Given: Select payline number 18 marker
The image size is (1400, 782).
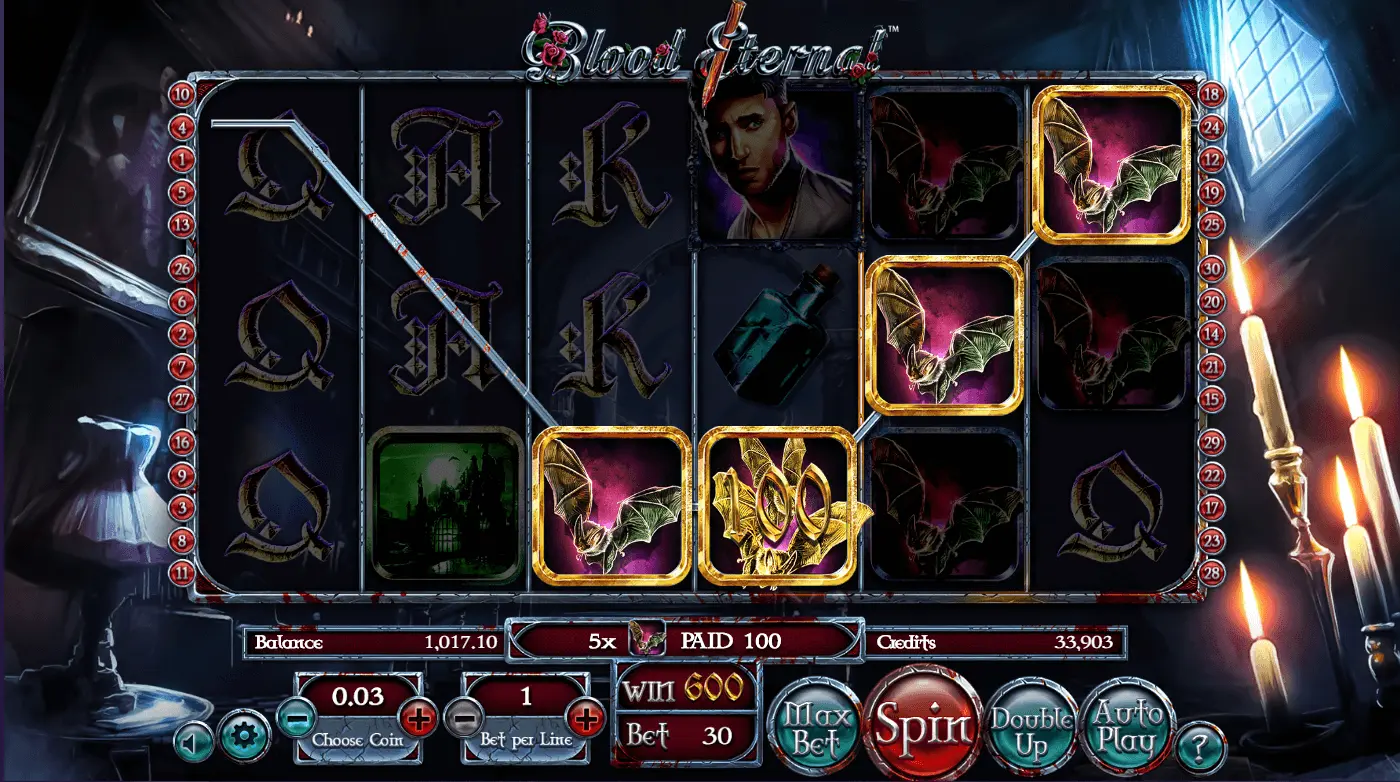Looking at the screenshot, I should [1212, 95].
